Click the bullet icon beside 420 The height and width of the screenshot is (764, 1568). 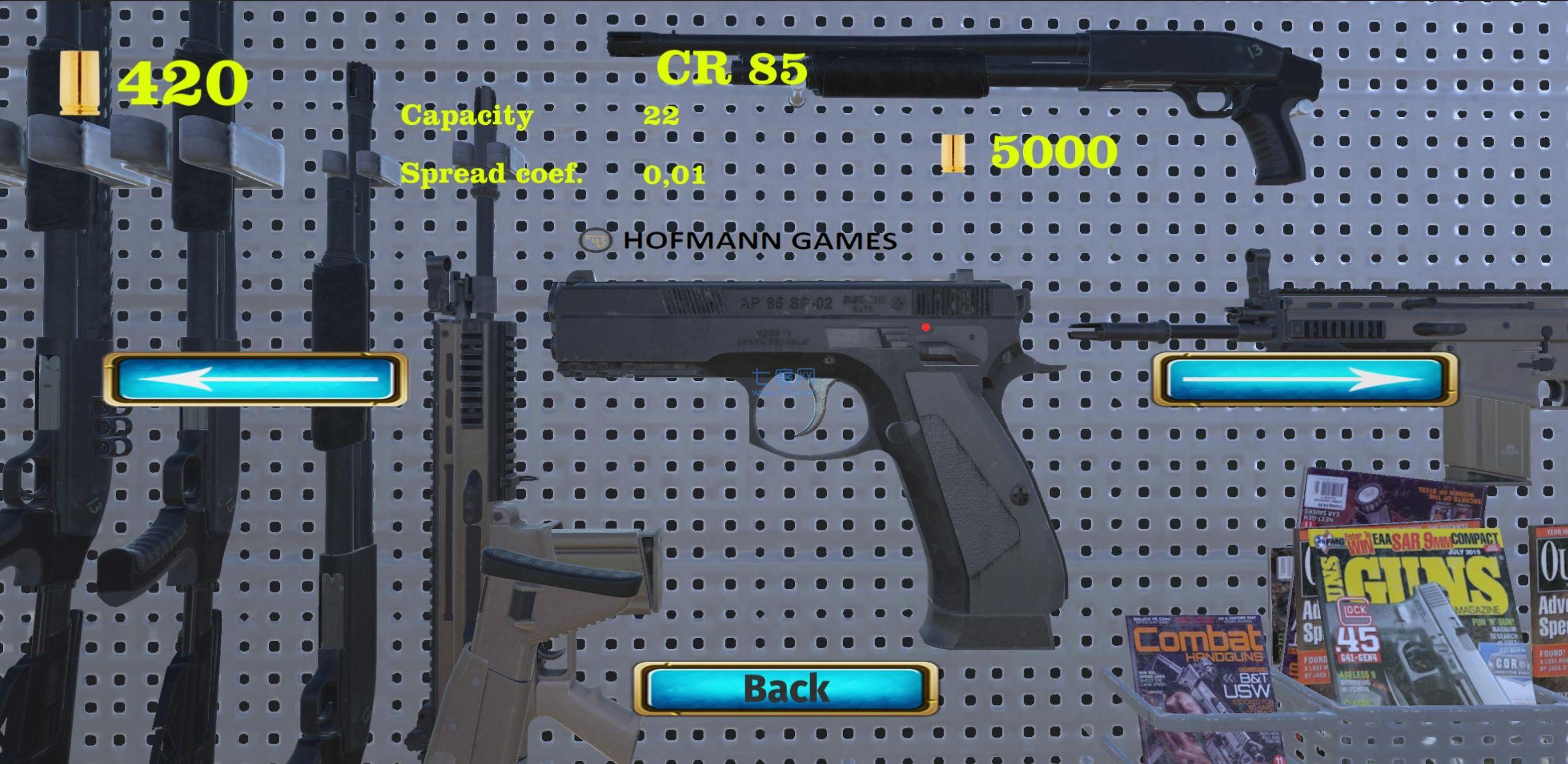coord(81,81)
